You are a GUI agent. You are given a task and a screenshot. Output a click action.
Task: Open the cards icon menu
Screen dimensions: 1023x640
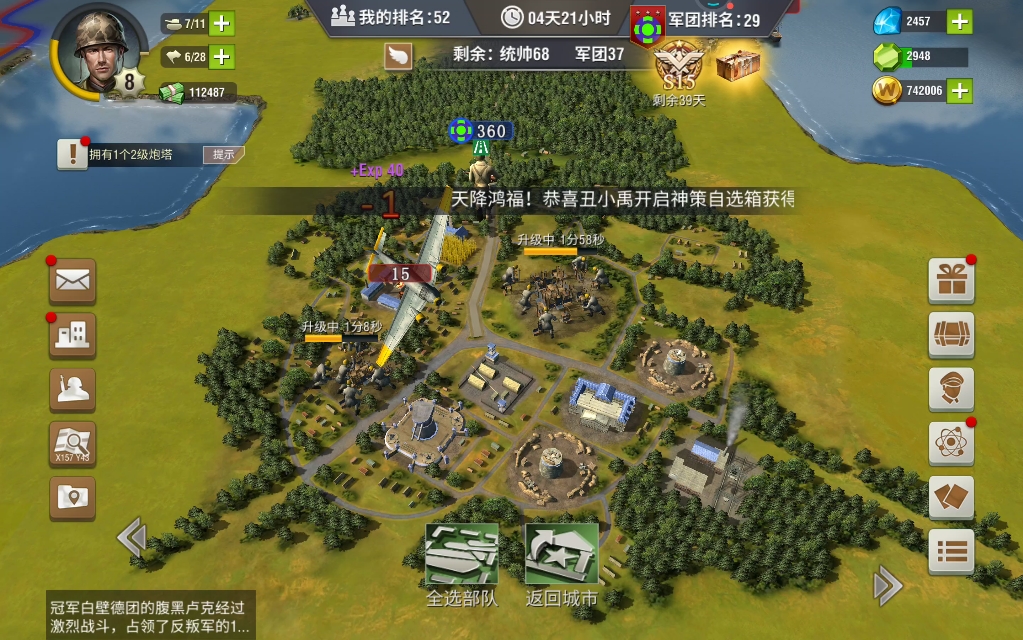click(950, 497)
